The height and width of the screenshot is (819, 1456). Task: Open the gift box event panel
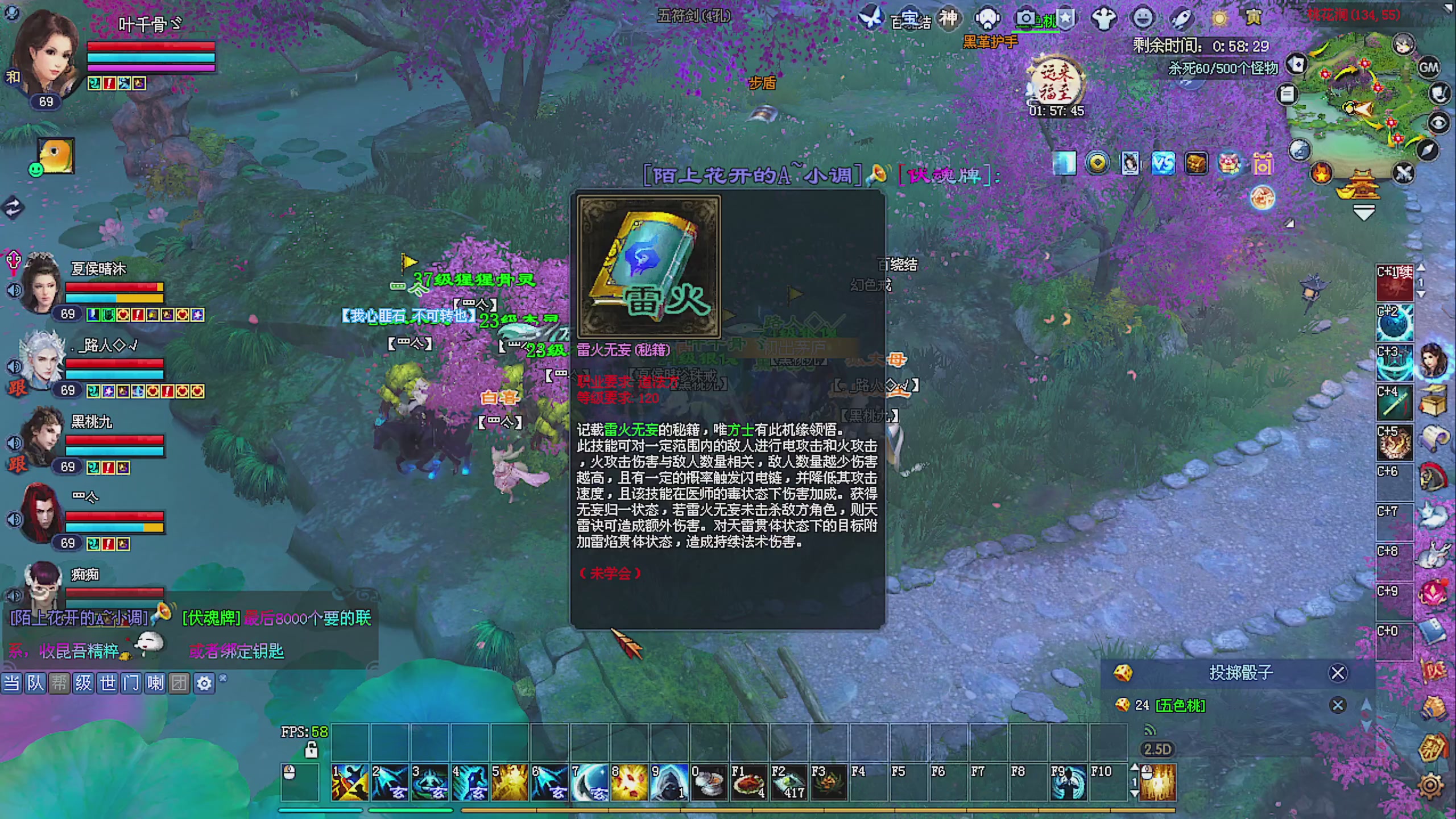tap(1263, 163)
